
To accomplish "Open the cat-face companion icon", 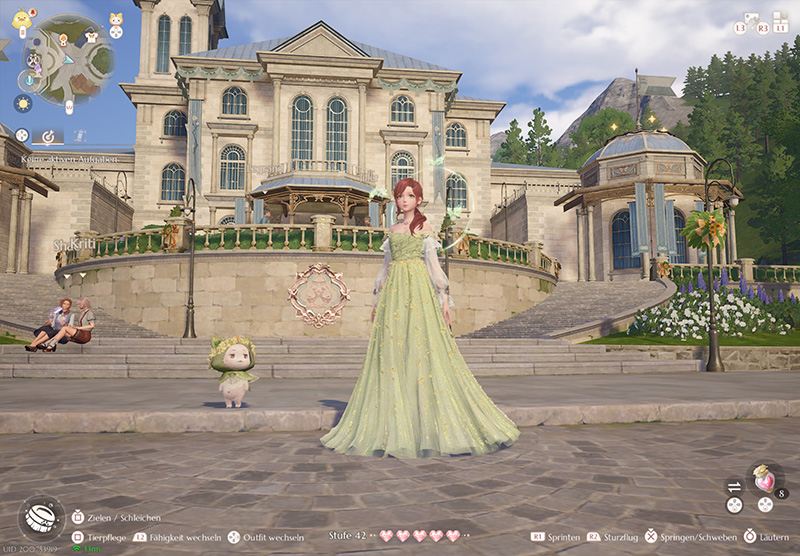I will click(116, 19).
